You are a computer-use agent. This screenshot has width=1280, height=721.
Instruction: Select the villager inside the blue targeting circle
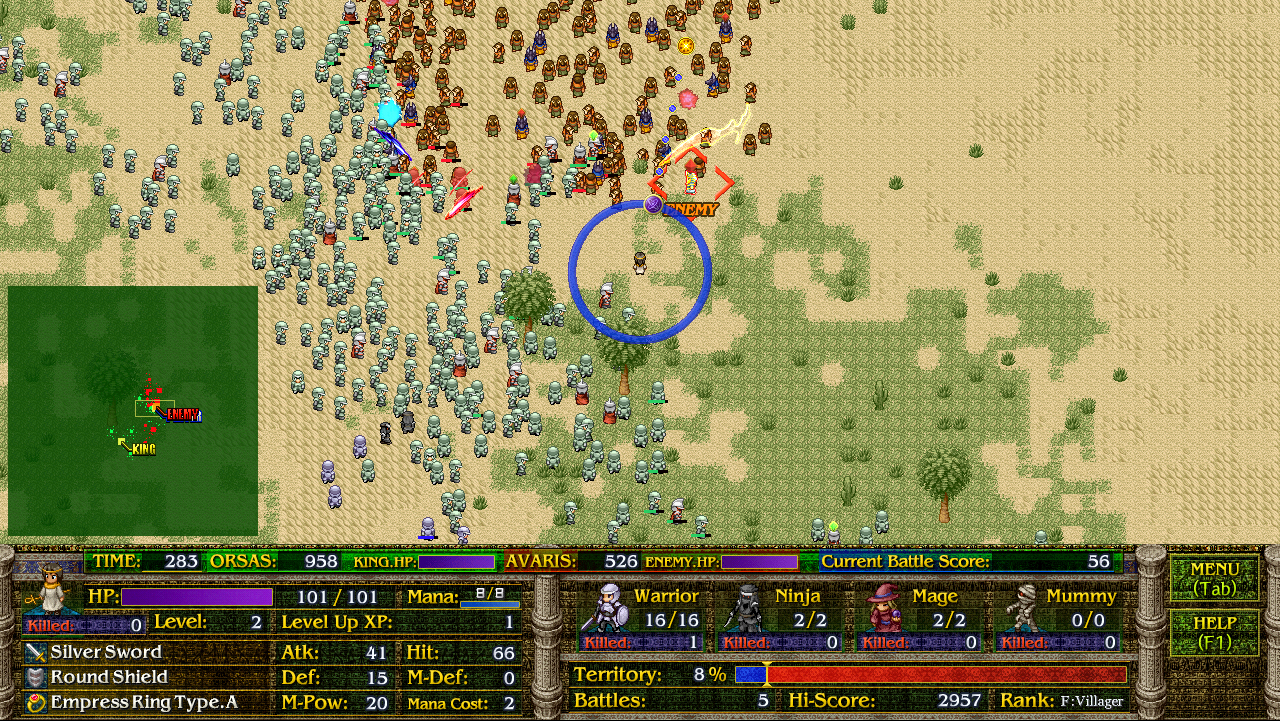point(640,262)
